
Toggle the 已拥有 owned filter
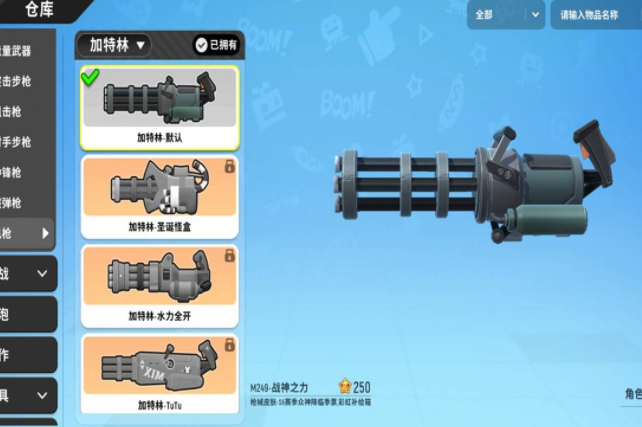(216, 45)
